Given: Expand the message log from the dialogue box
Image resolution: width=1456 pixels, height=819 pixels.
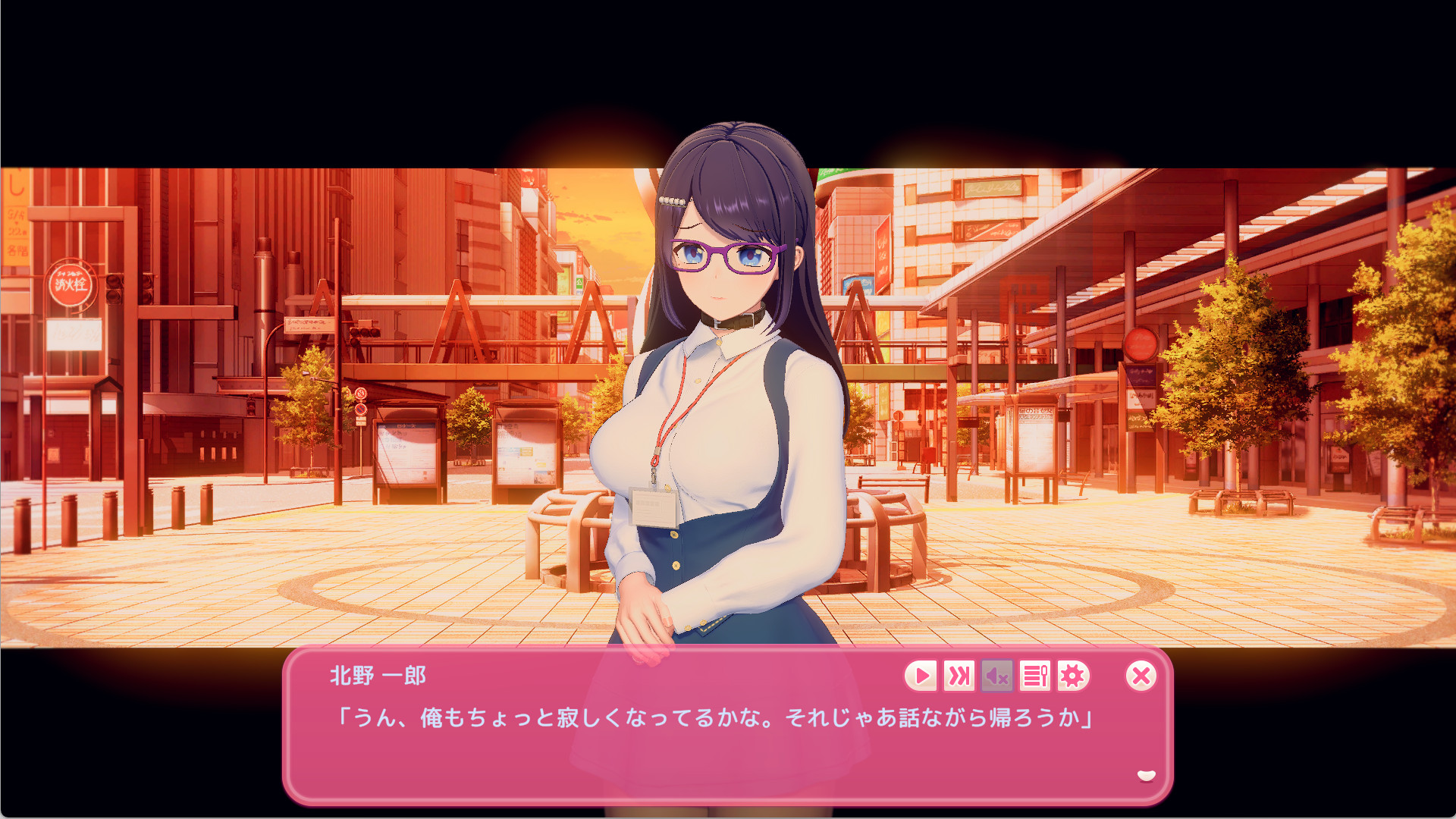Looking at the screenshot, I should pyautogui.click(x=1036, y=677).
